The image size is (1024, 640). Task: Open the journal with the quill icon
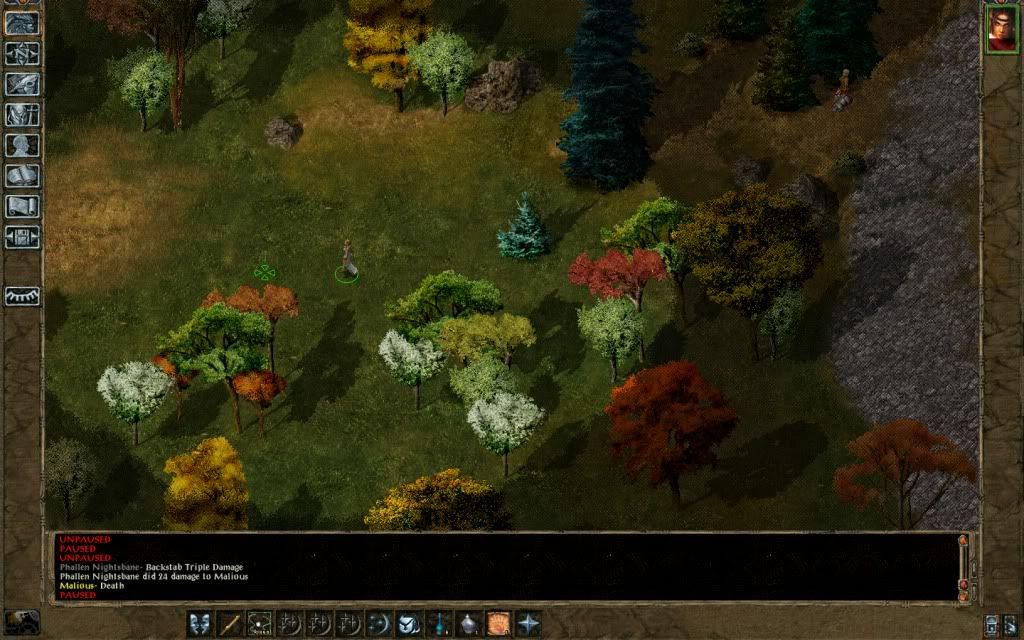[x=22, y=84]
